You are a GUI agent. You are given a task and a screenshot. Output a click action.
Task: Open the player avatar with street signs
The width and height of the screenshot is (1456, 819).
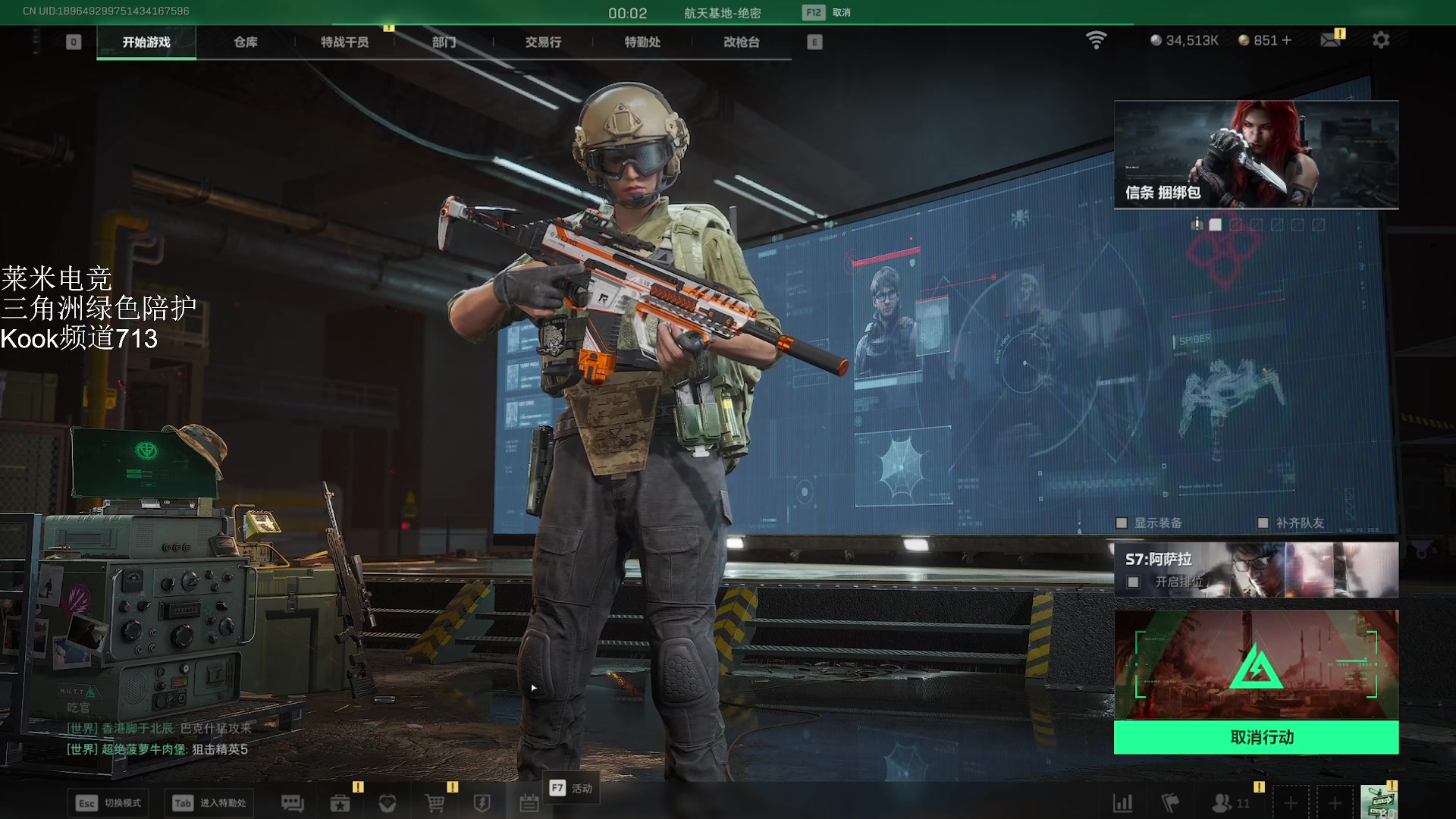[1378, 802]
